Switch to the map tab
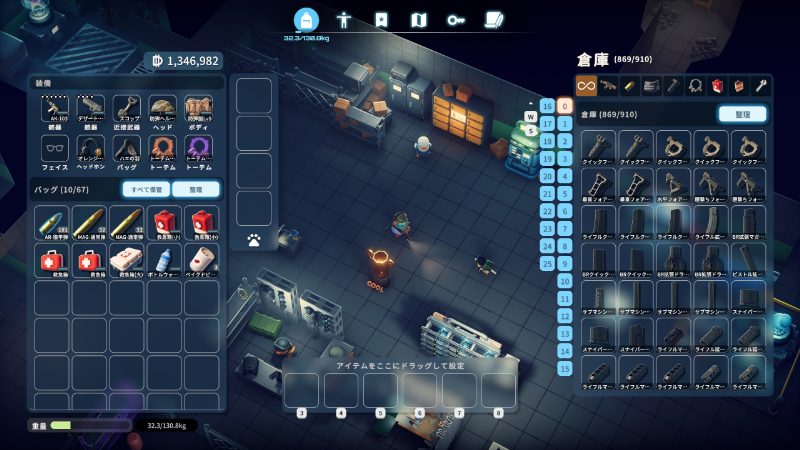 [419, 19]
